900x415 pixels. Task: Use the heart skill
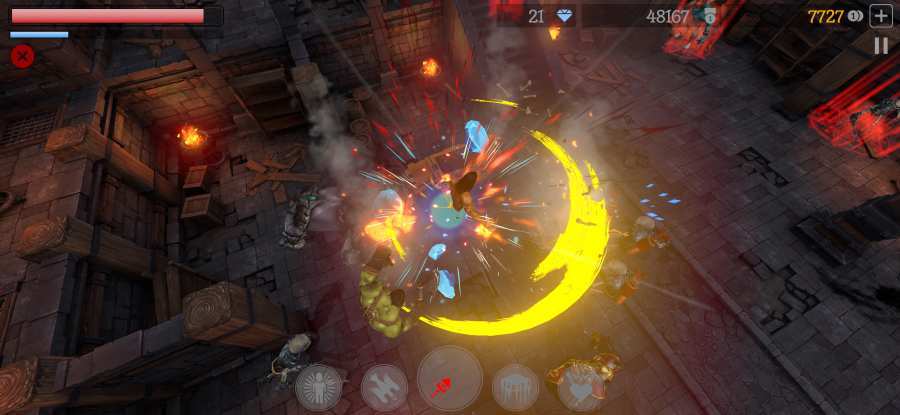tap(582, 386)
